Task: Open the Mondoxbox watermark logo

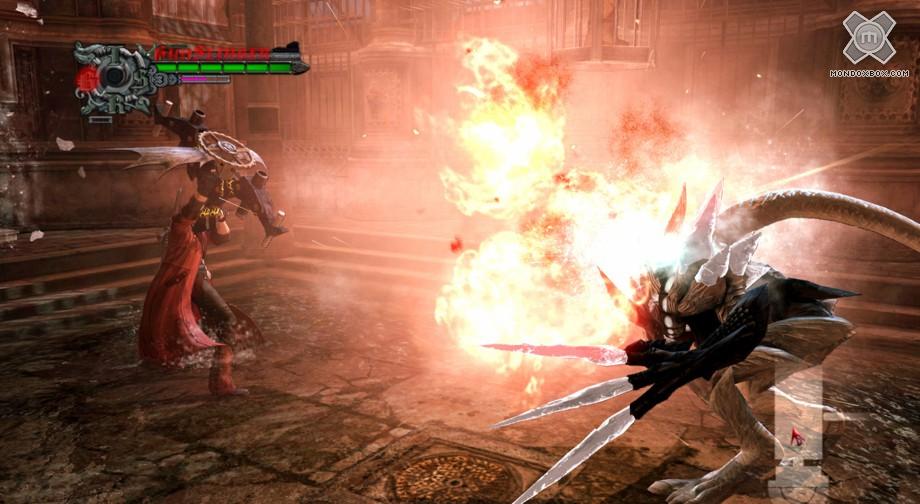Action: (869, 38)
